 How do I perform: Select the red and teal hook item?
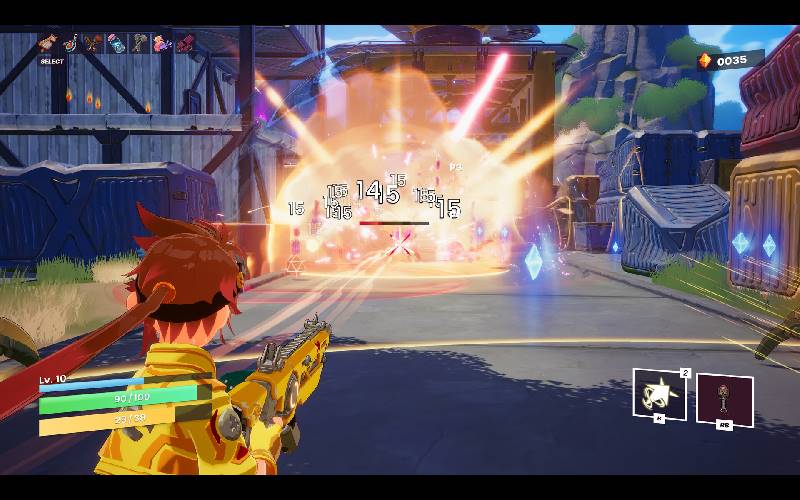point(70,43)
